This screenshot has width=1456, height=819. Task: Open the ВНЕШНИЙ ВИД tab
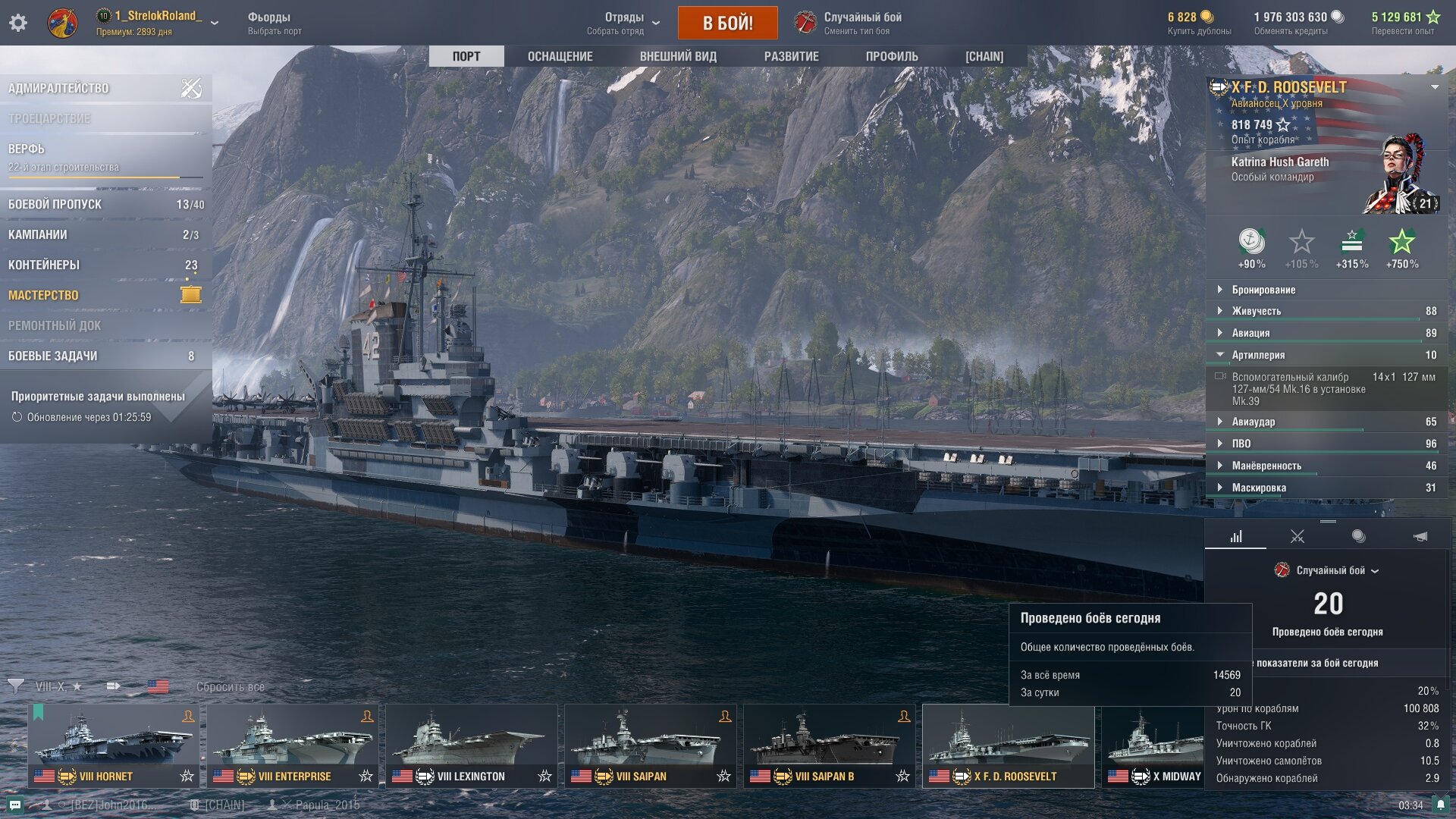click(678, 57)
